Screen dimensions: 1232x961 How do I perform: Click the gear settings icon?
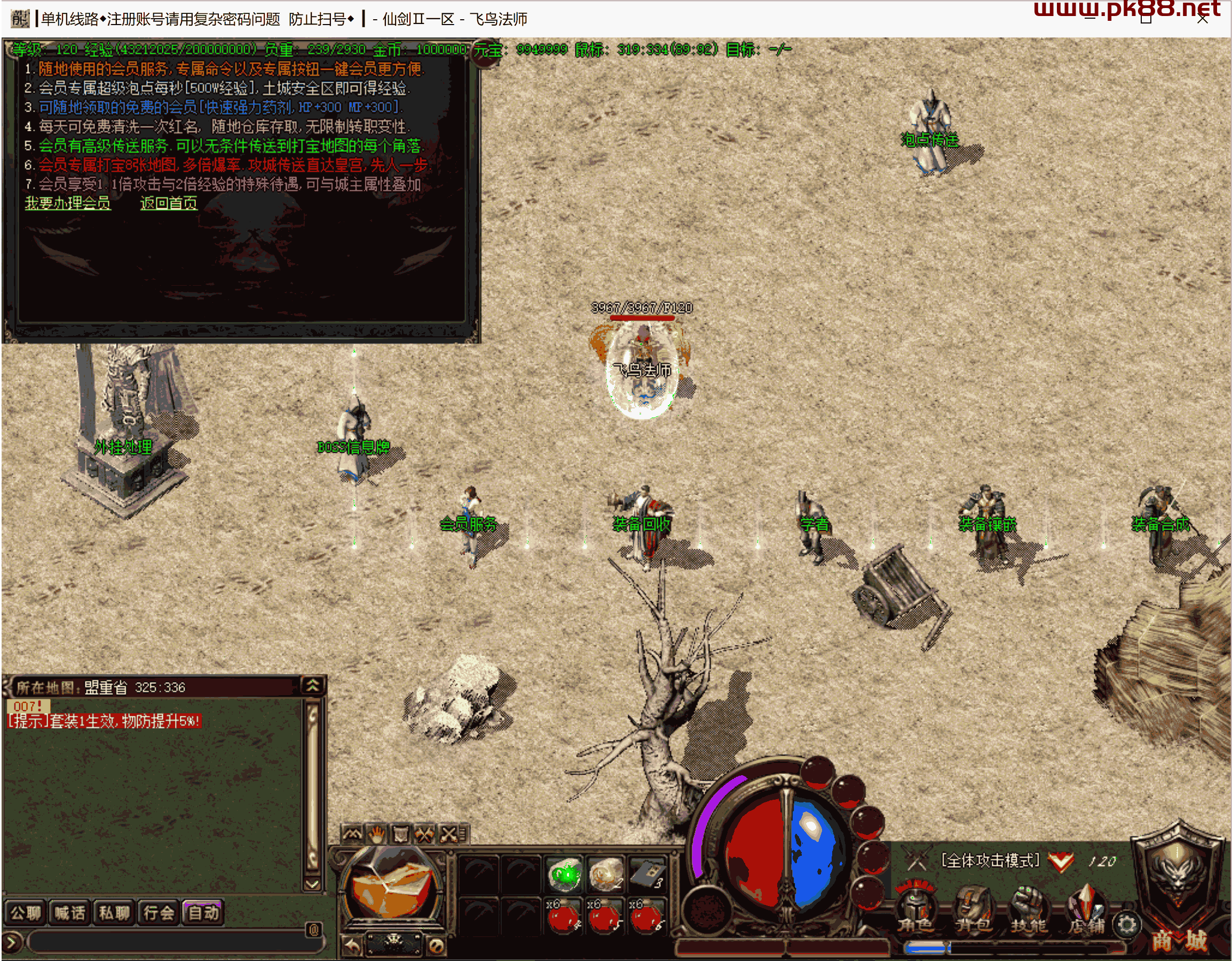click(1126, 924)
